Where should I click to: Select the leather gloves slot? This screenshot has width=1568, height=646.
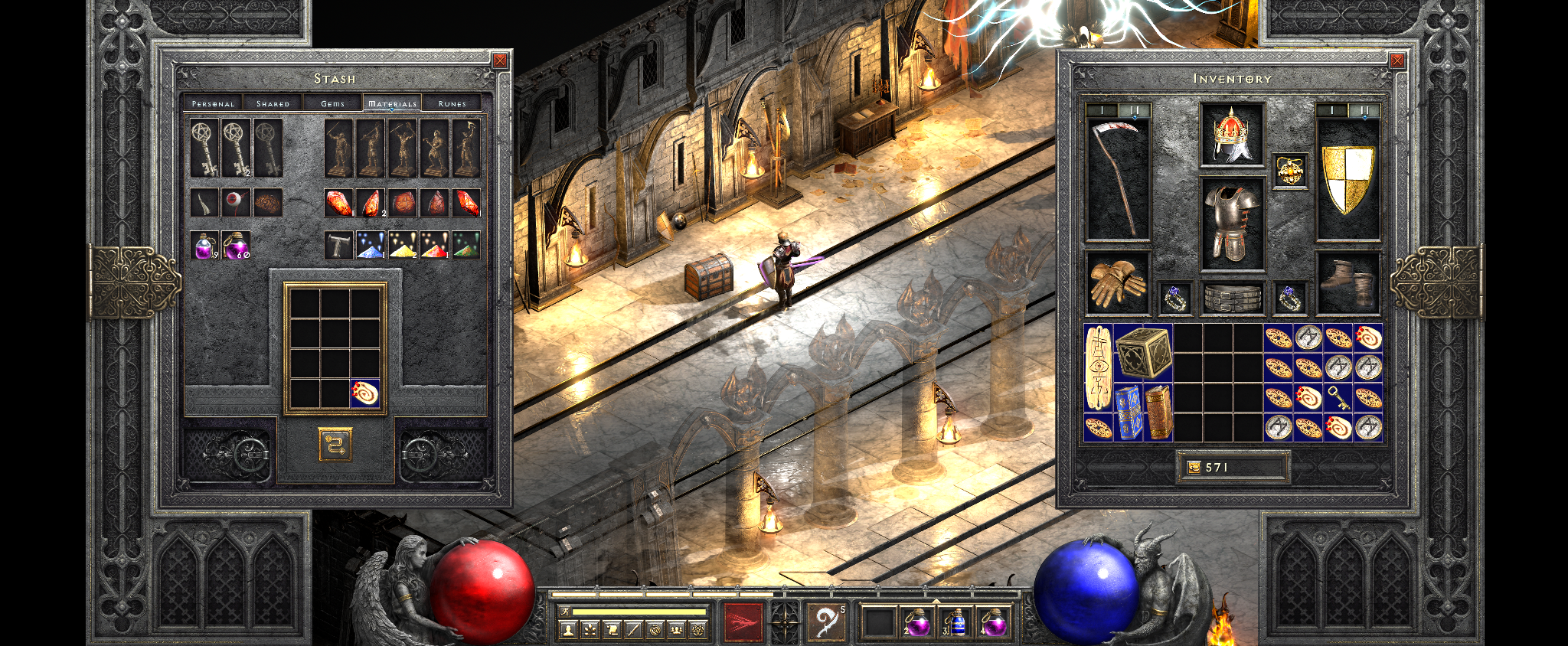tap(1117, 282)
